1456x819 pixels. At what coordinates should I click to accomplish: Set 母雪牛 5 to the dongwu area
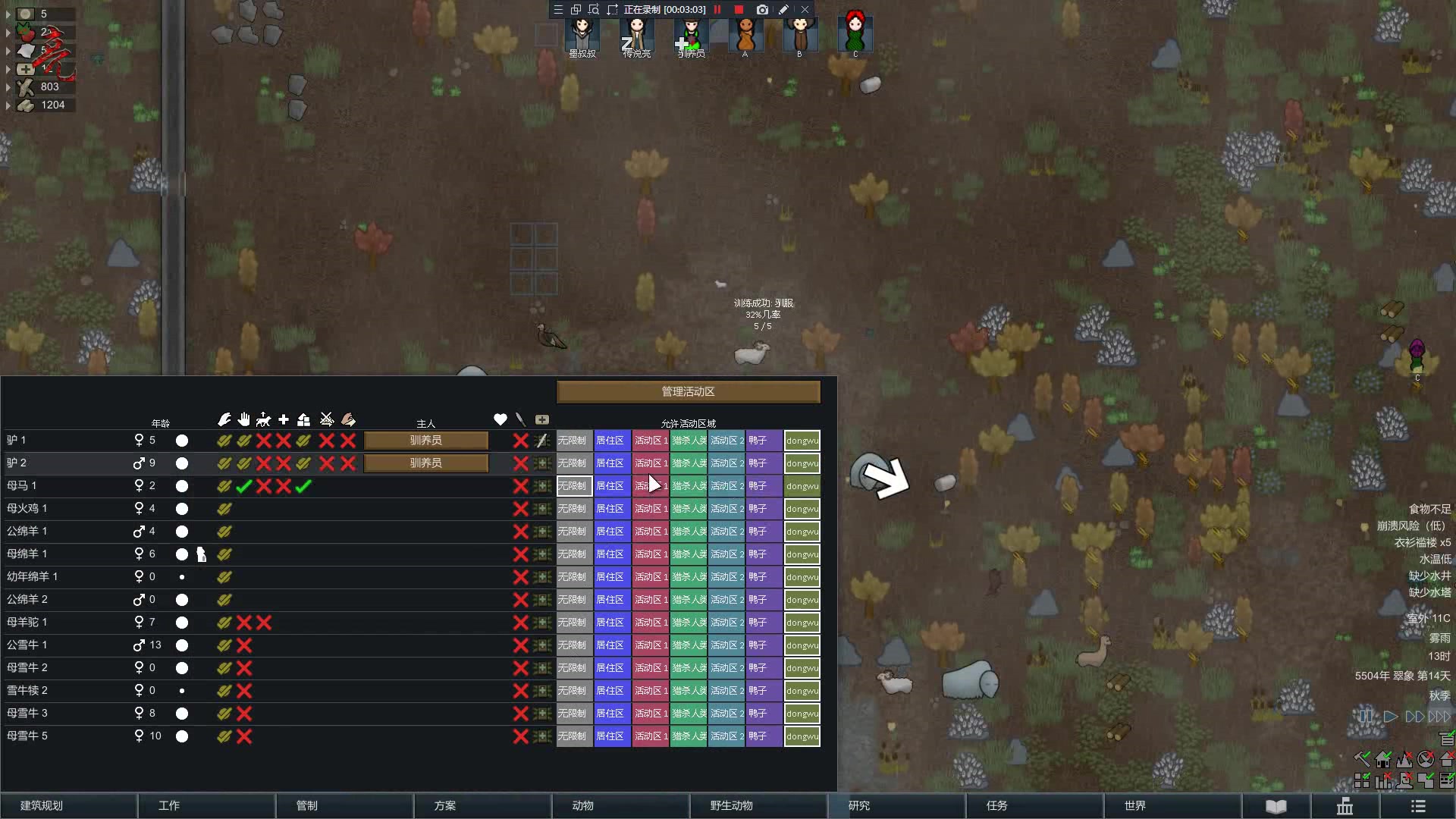802,736
